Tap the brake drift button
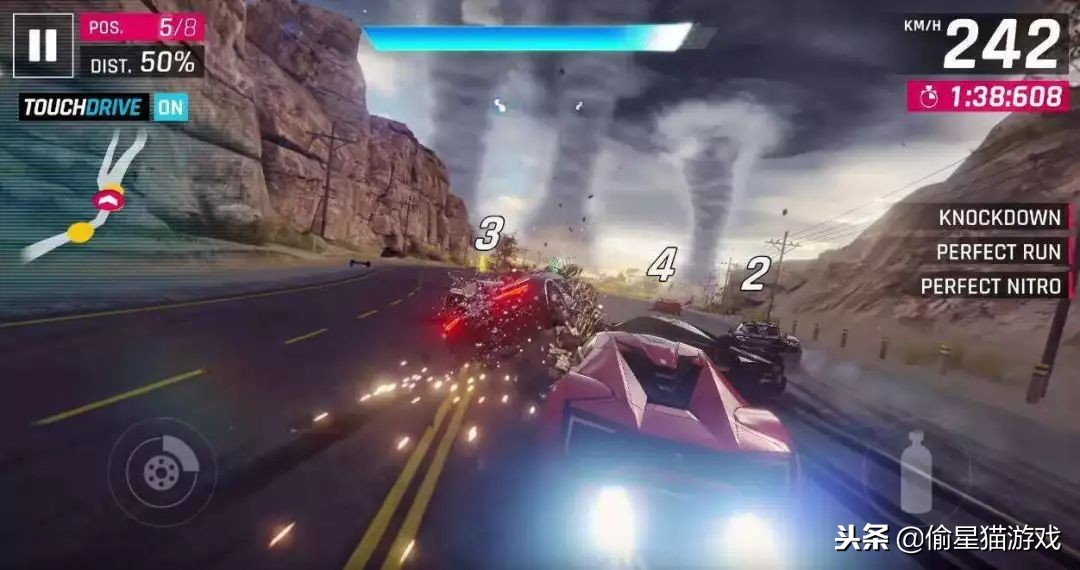The image size is (1080, 570). [x=161, y=472]
